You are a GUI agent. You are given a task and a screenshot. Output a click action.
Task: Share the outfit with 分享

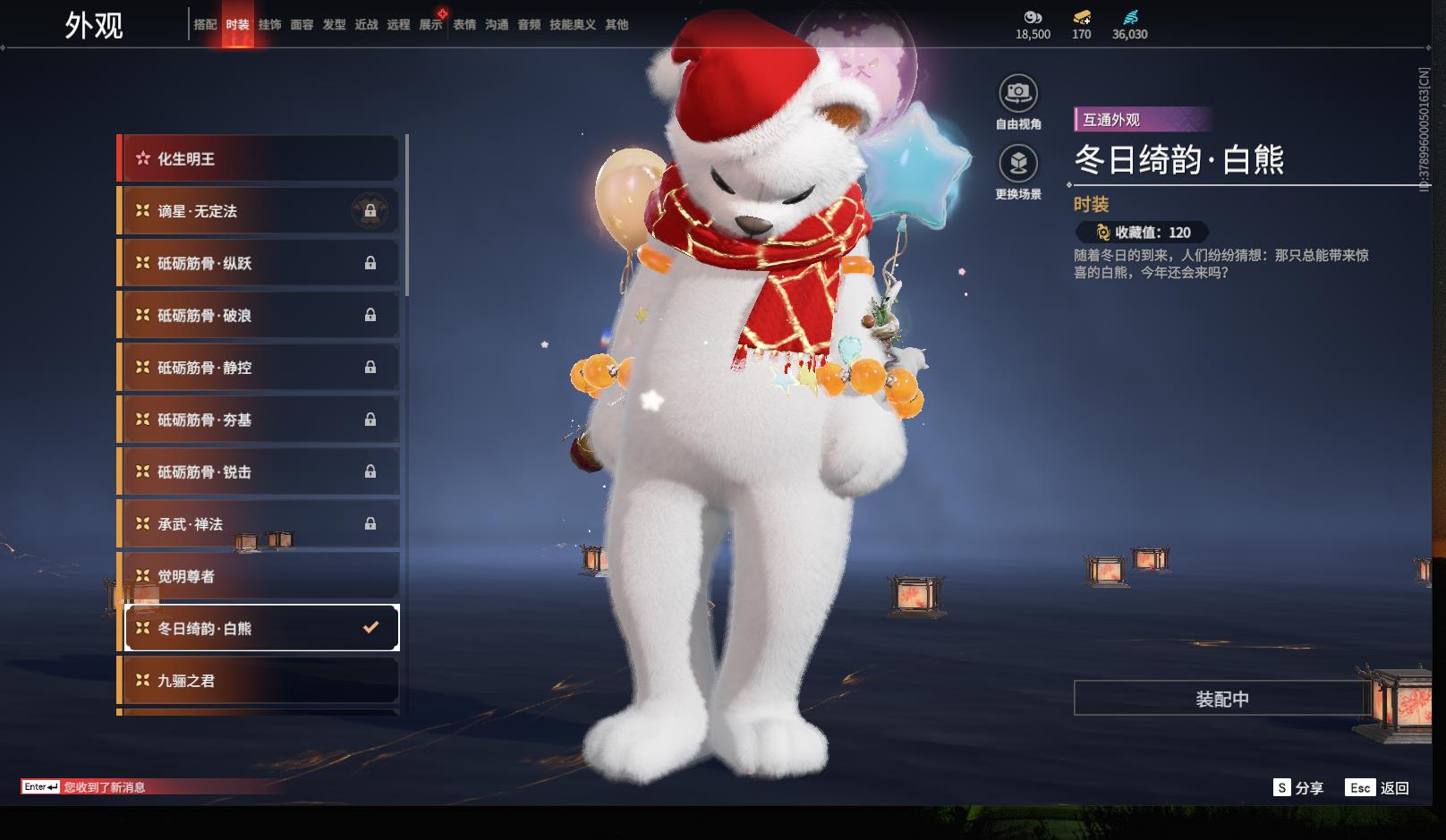pos(1298,788)
